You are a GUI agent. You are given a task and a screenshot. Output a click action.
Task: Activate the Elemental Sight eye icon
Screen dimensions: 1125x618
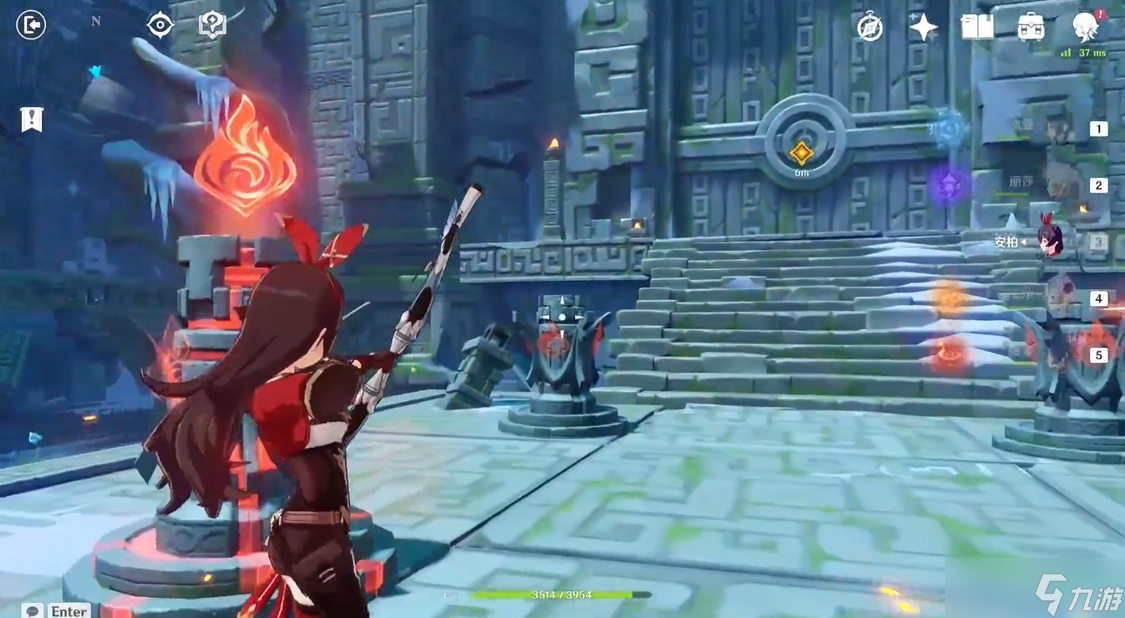point(160,24)
